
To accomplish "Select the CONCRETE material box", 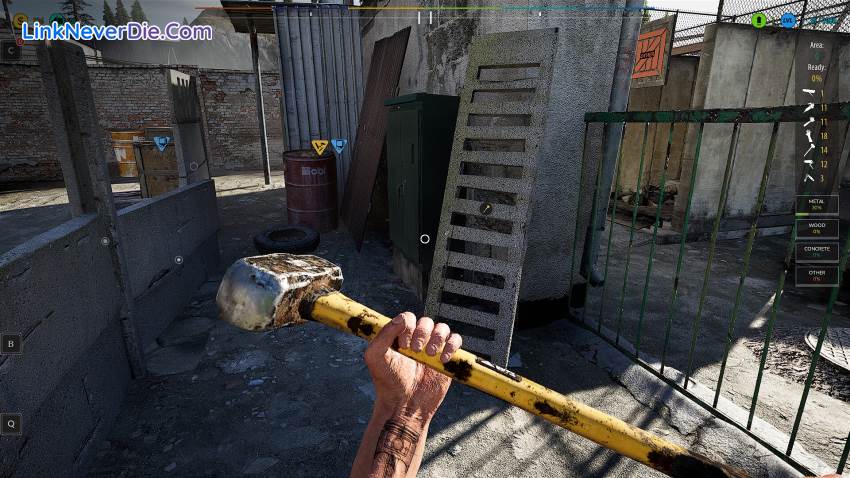I will click(816, 251).
